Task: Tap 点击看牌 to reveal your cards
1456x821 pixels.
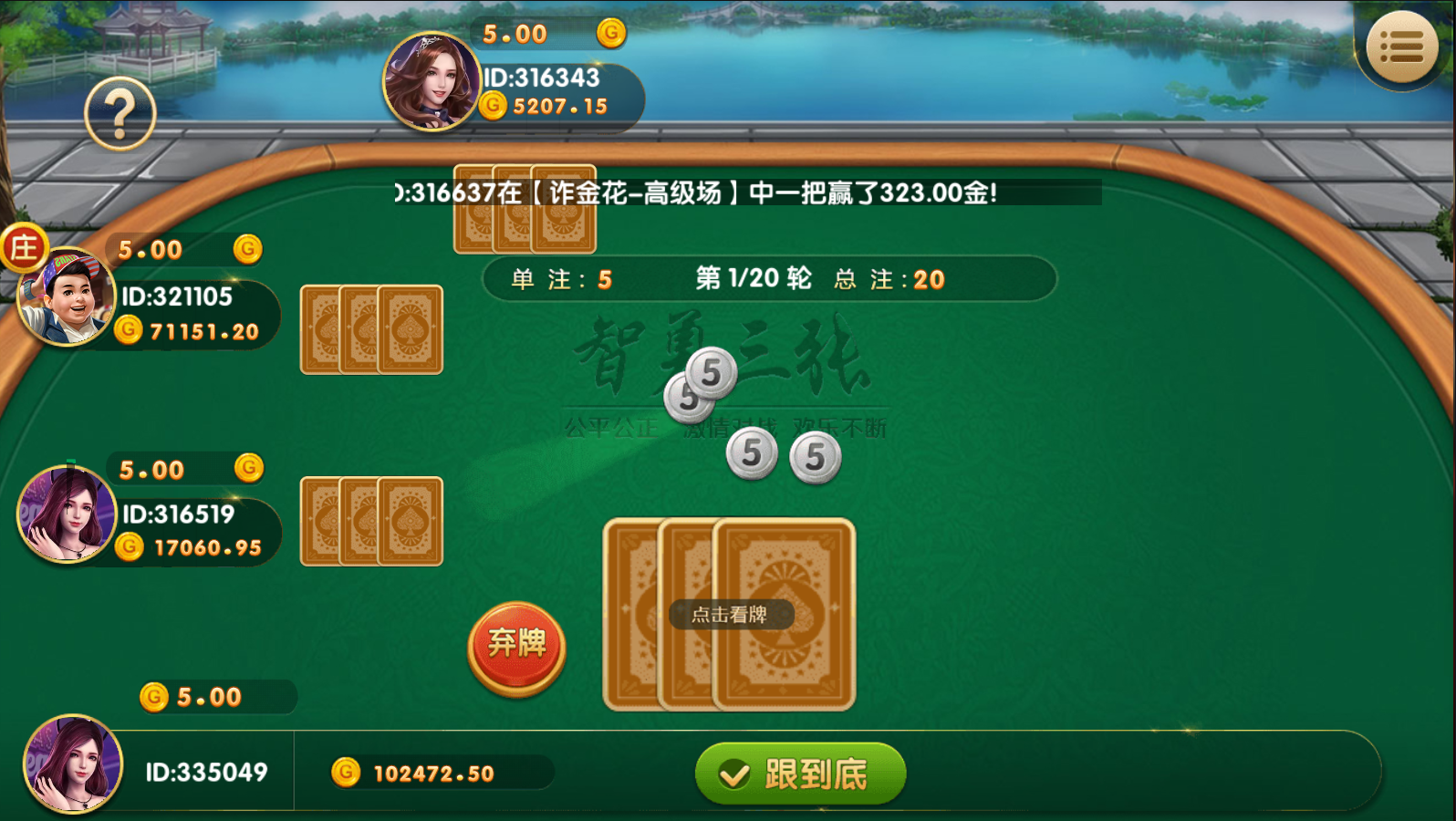Action: [x=730, y=615]
